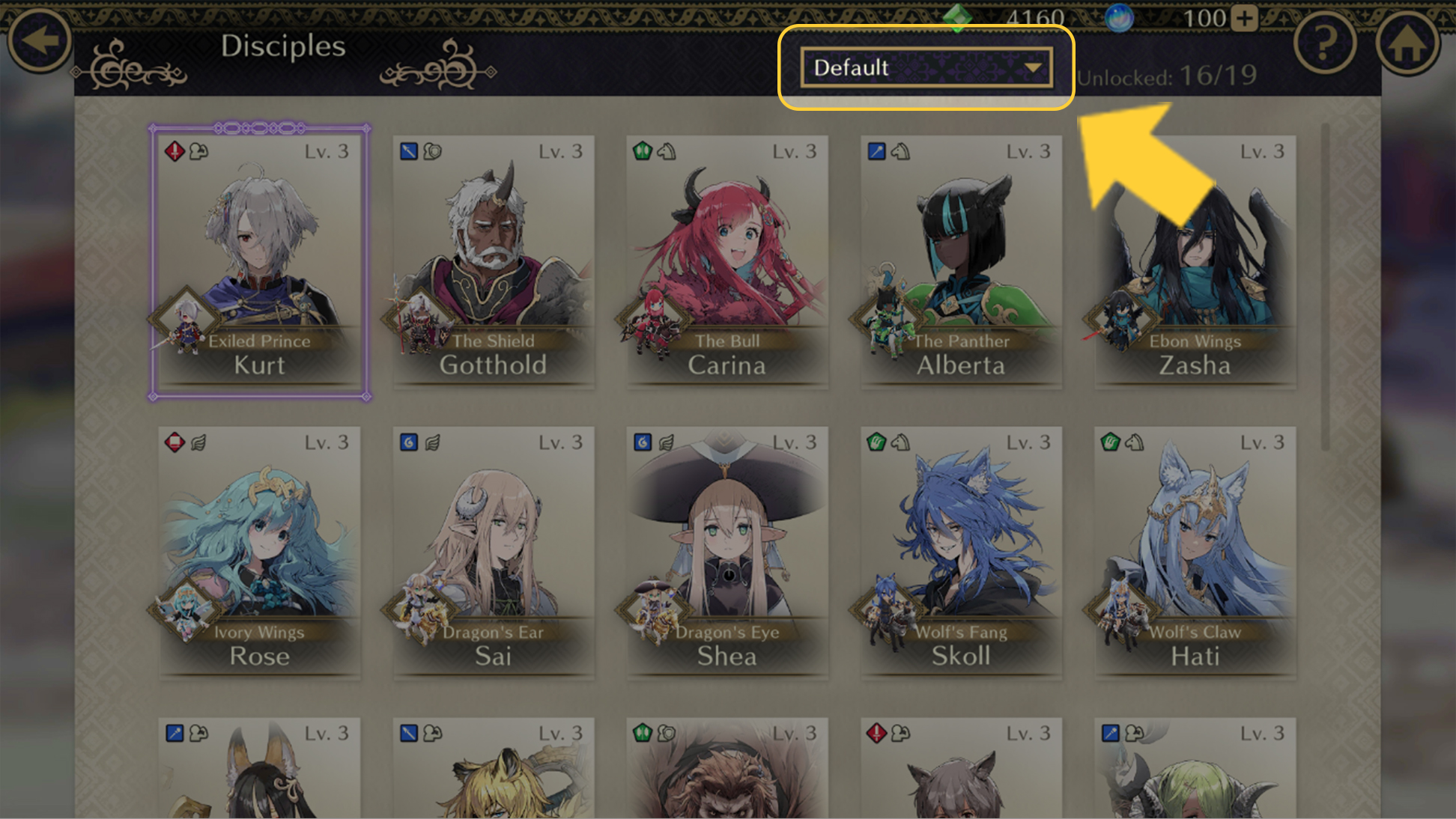Pick The Panther Alberta disciple
This screenshot has width=1456, height=819.
coord(961,262)
